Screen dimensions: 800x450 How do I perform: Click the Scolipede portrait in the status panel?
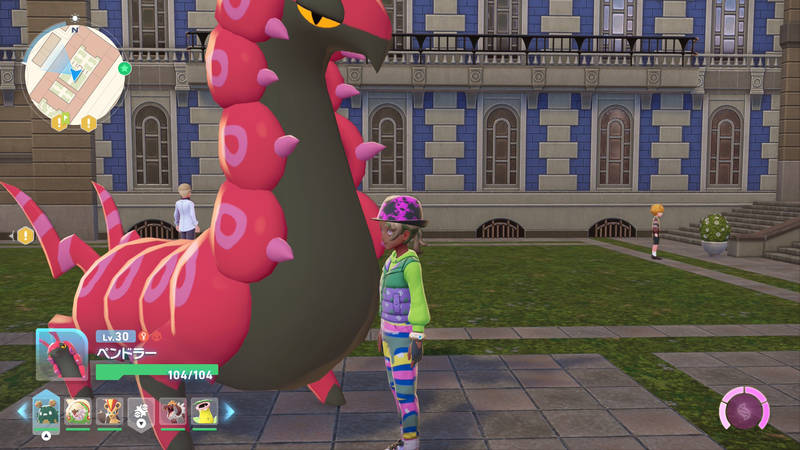pyautogui.click(x=62, y=354)
